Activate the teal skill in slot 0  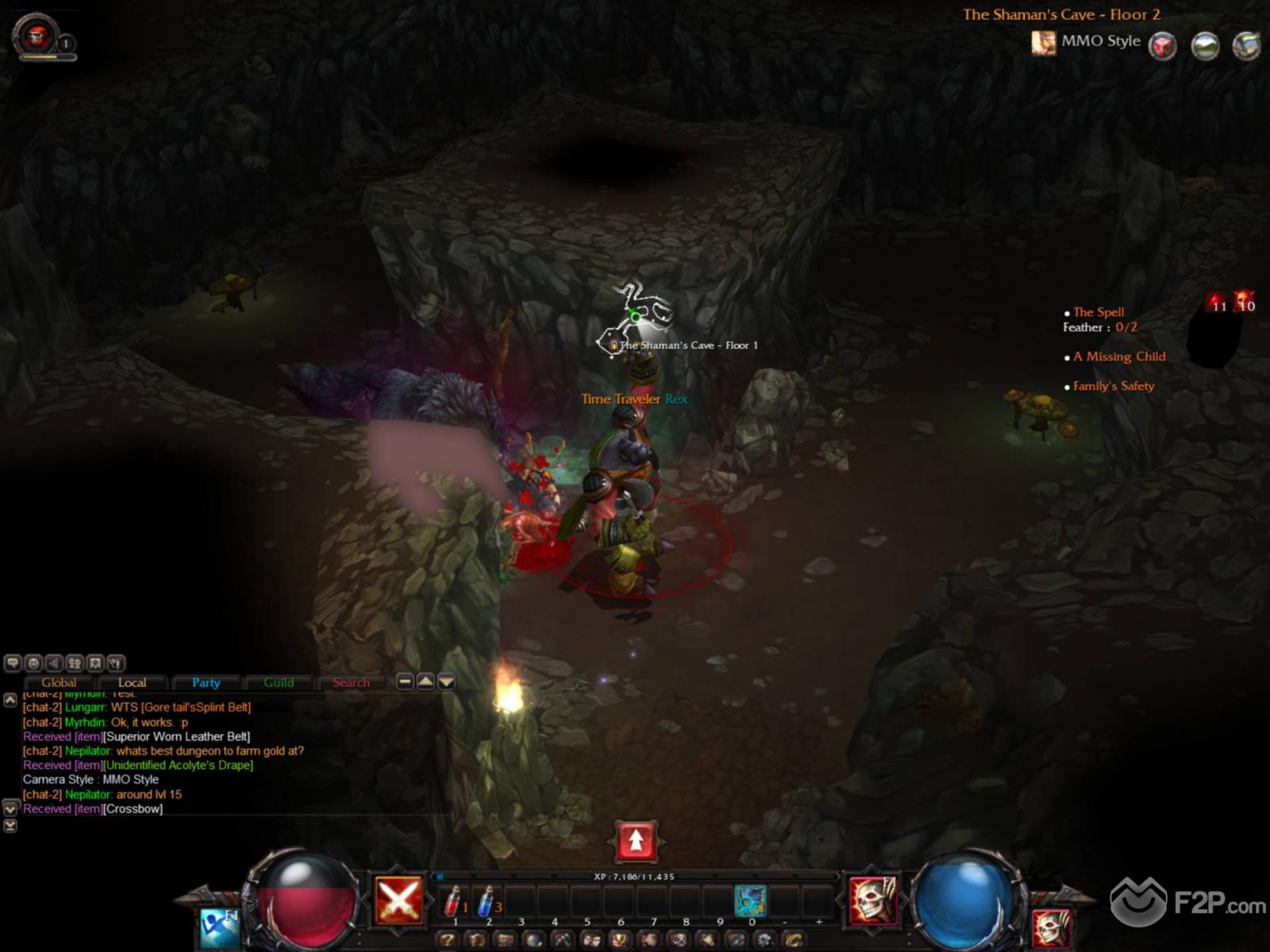(x=750, y=901)
